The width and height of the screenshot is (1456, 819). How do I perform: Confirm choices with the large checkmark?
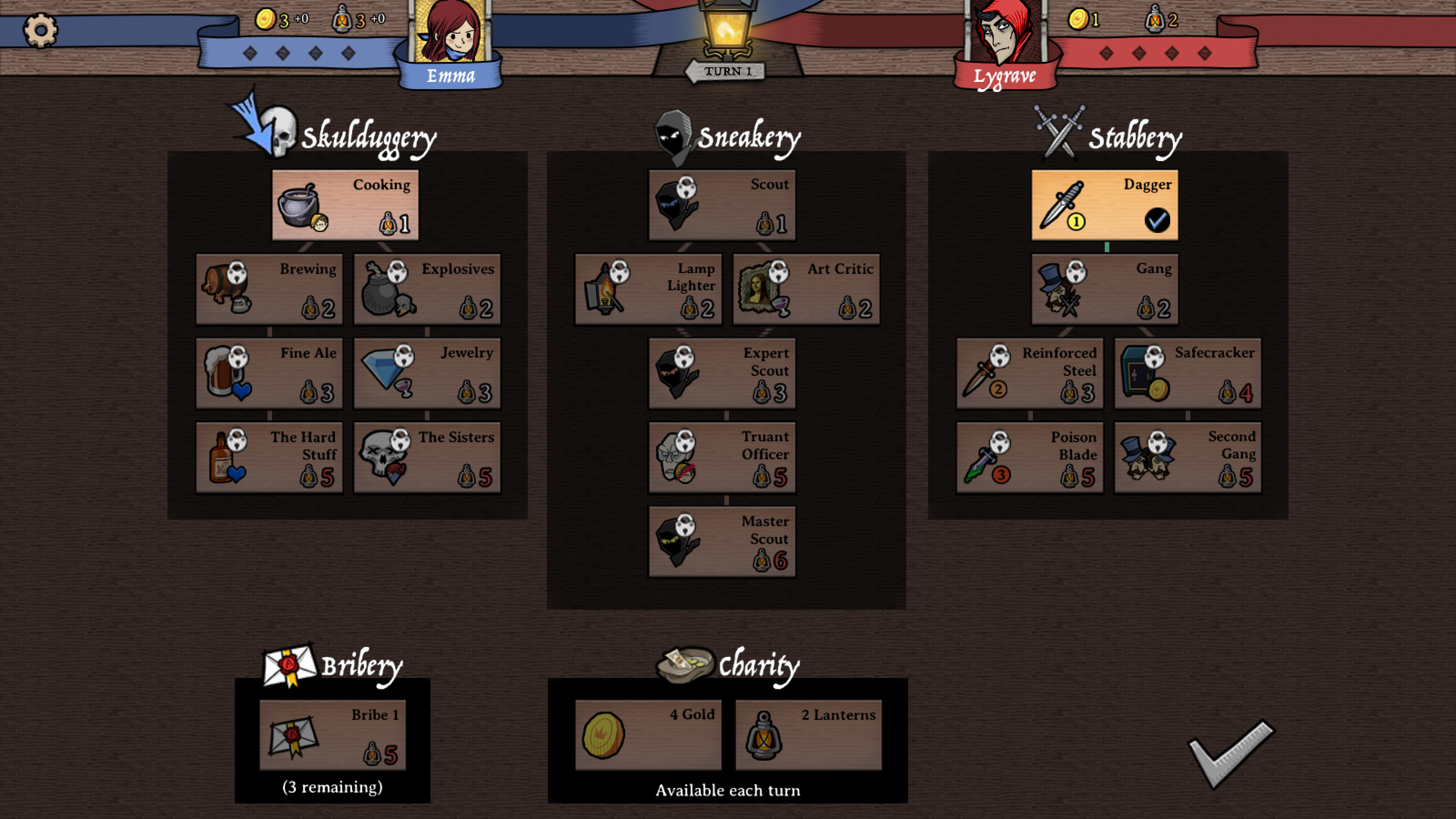click(x=1231, y=754)
